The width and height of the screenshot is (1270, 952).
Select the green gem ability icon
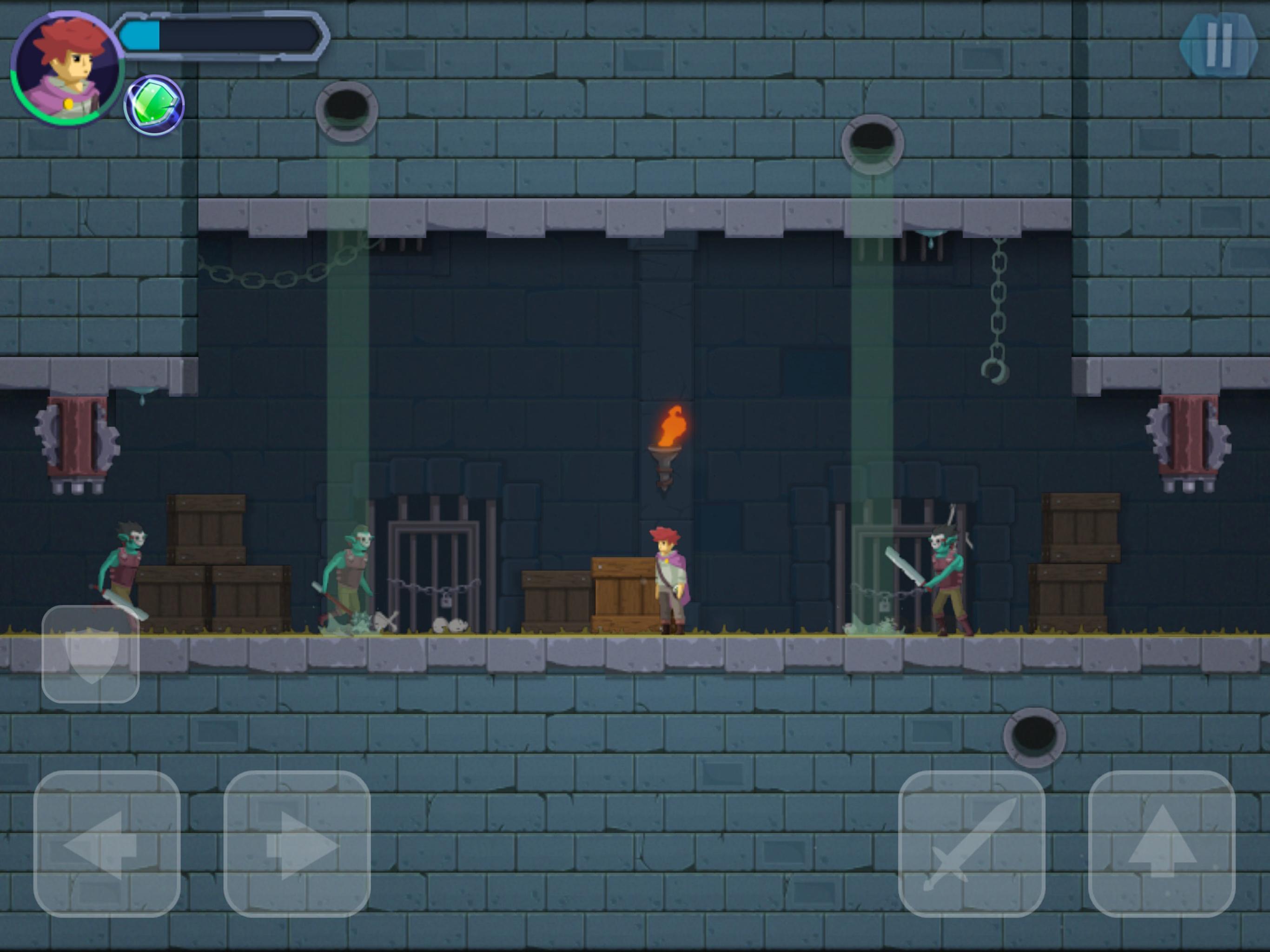click(154, 105)
